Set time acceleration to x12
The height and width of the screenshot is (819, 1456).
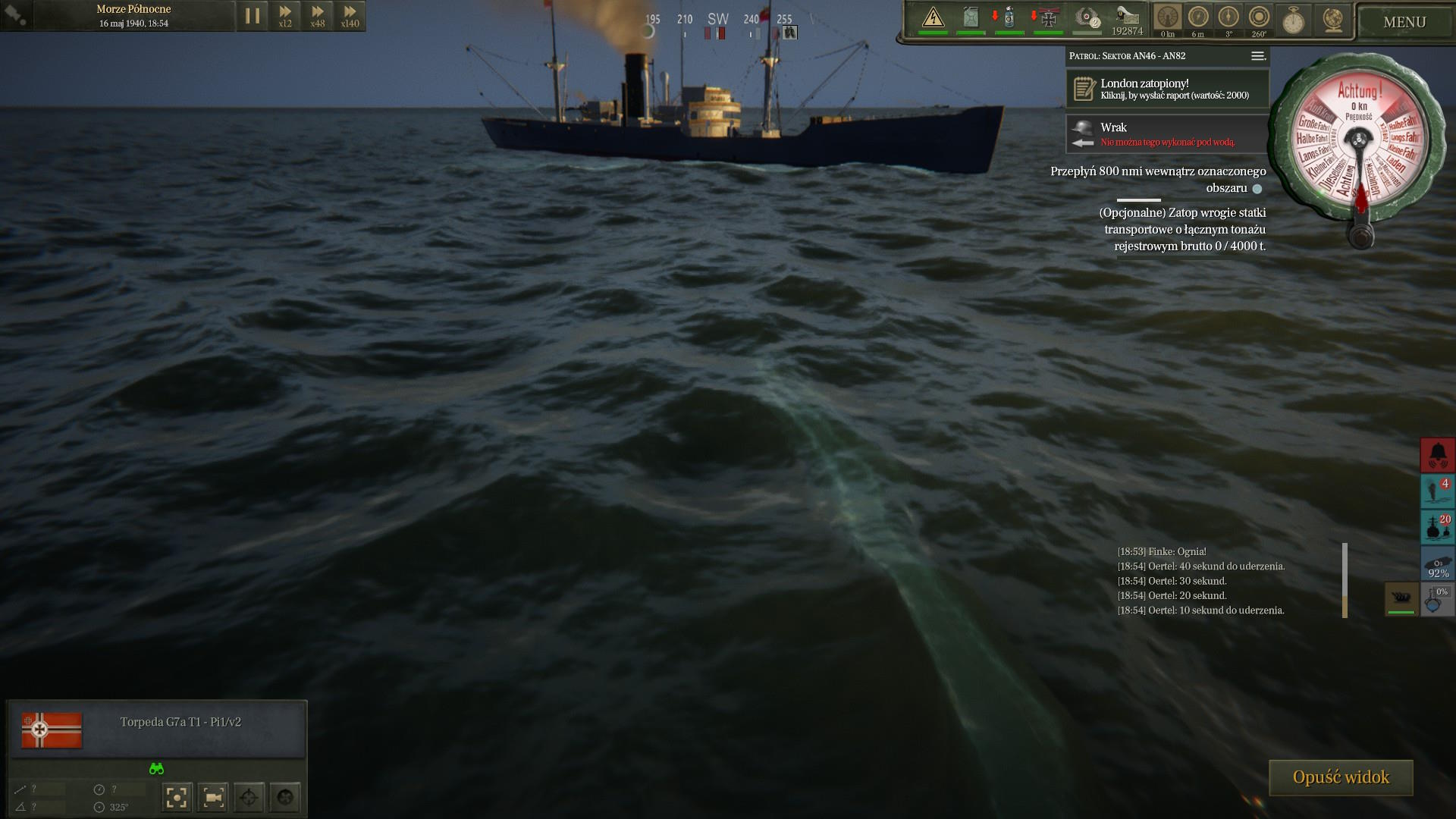(x=285, y=16)
